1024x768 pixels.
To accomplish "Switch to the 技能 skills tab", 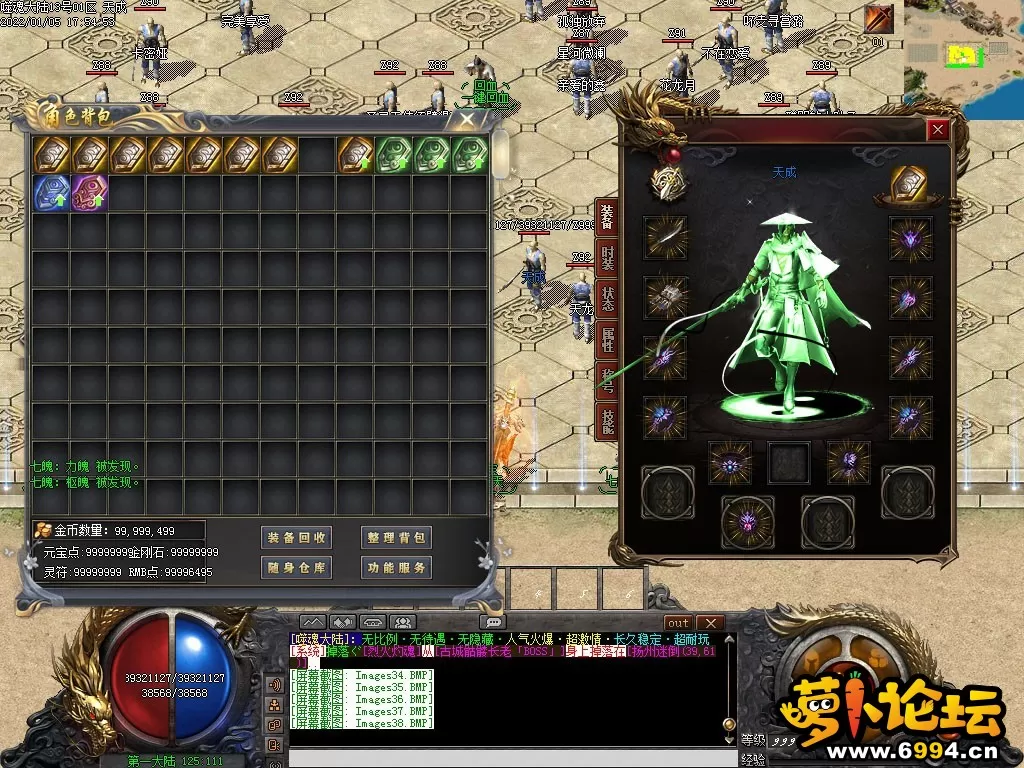I will pos(607,422).
